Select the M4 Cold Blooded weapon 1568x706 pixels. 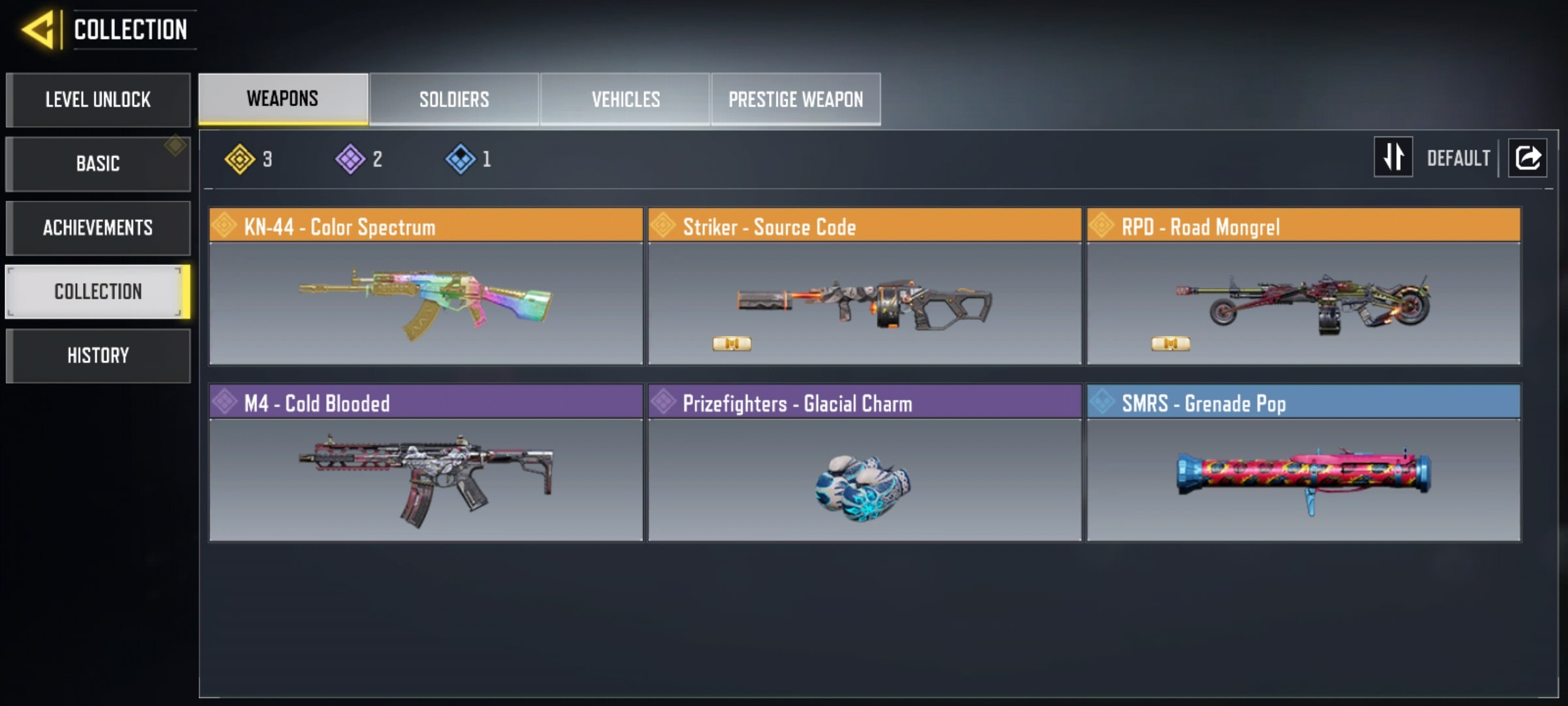[x=426, y=463]
